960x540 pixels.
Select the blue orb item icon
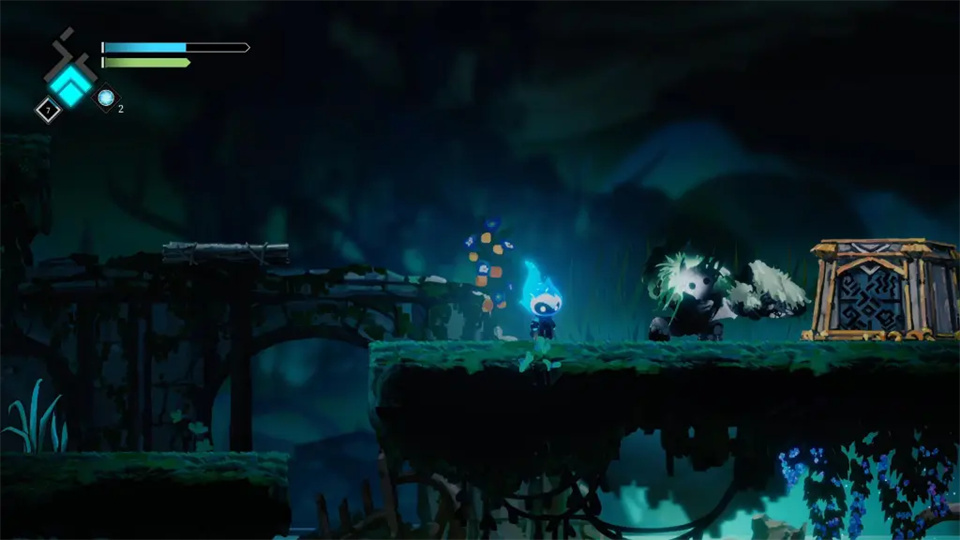tap(105, 98)
